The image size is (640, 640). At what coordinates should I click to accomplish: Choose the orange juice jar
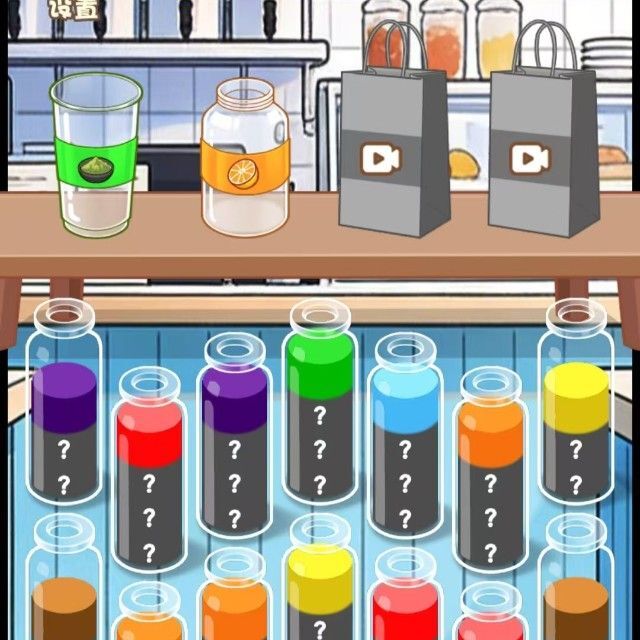(245, 160)
